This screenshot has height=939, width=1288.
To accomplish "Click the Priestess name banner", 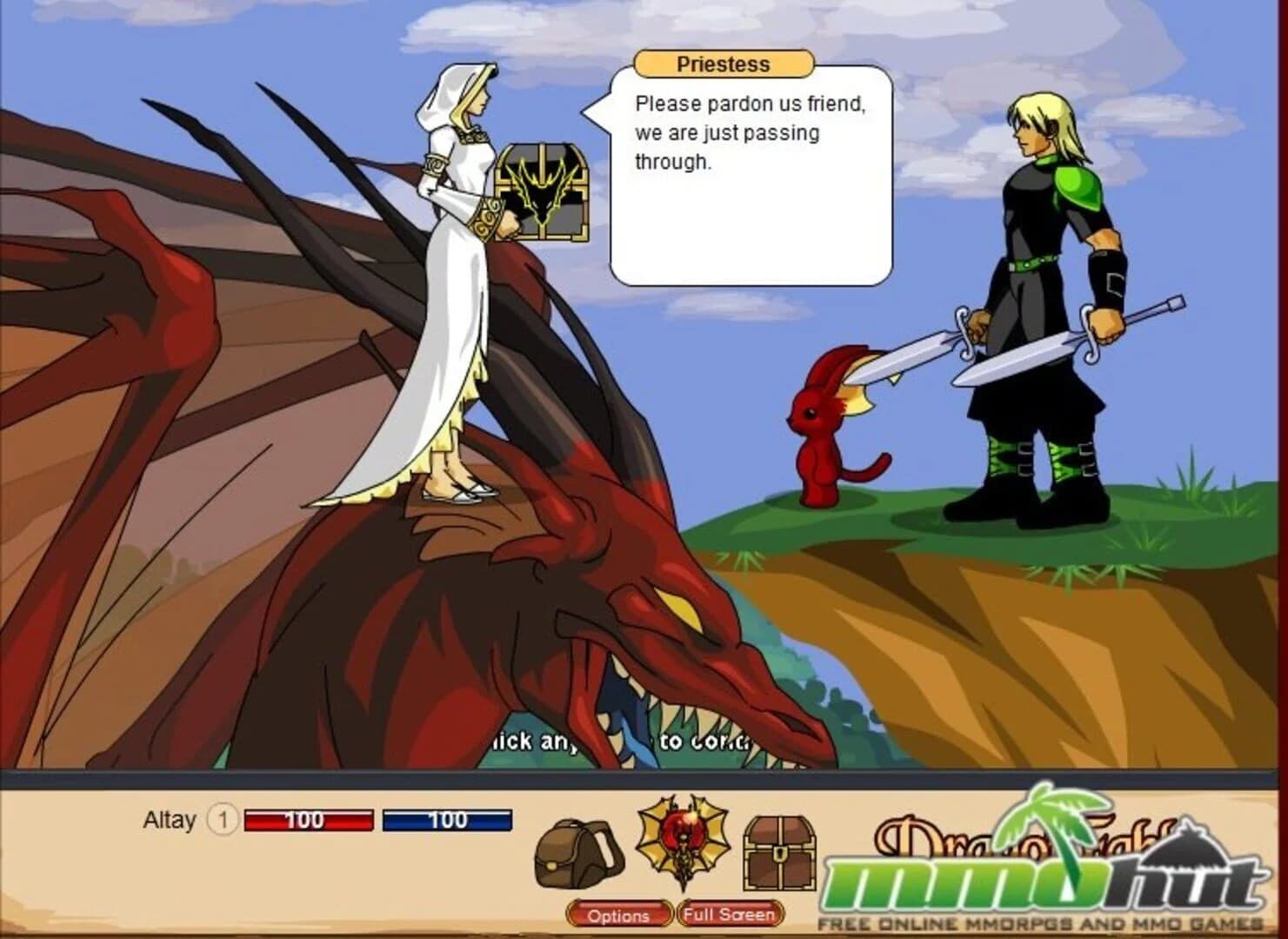I will pyautogui.click(x=723, y=63).
